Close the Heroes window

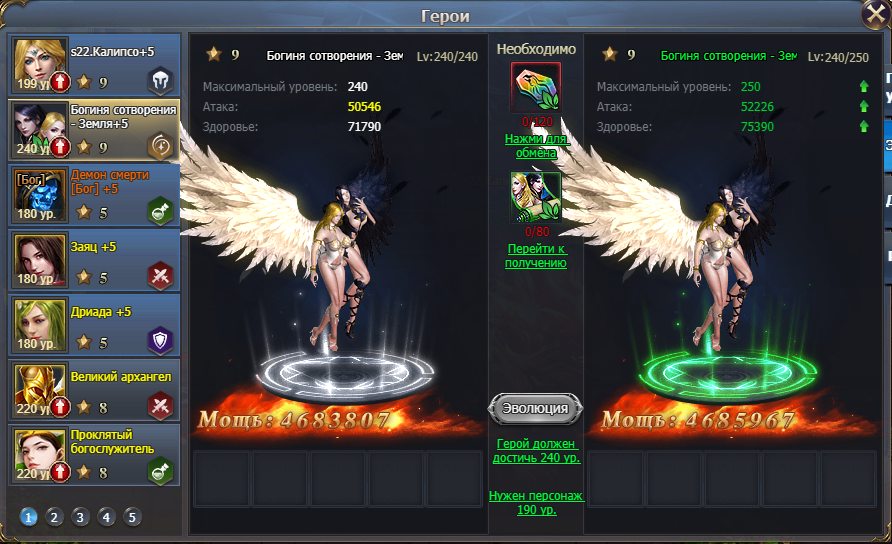click(876, 15)
